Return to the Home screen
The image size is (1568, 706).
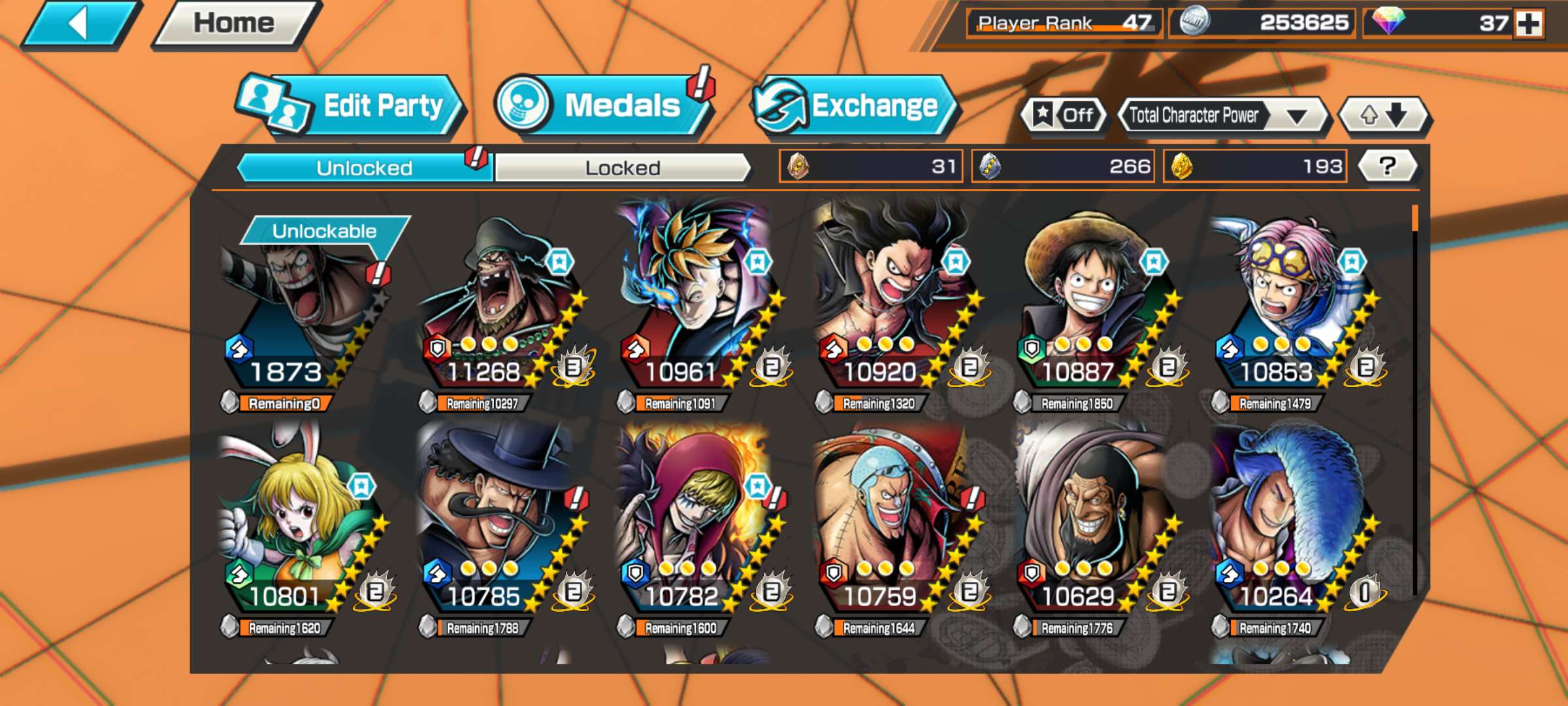point(234,25)
